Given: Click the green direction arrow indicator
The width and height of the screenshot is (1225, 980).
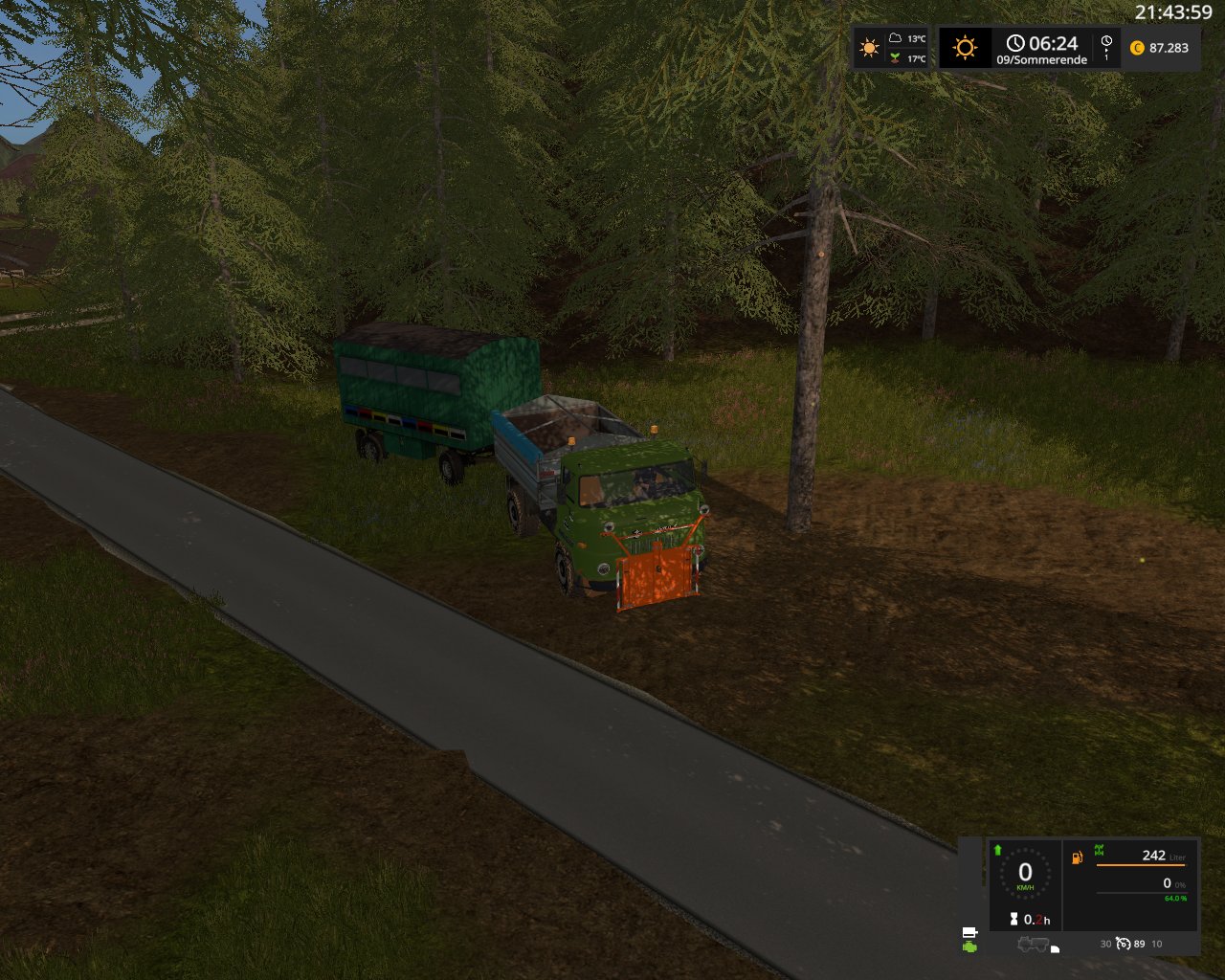Looking at the screenshot, I should pos(997,850).
